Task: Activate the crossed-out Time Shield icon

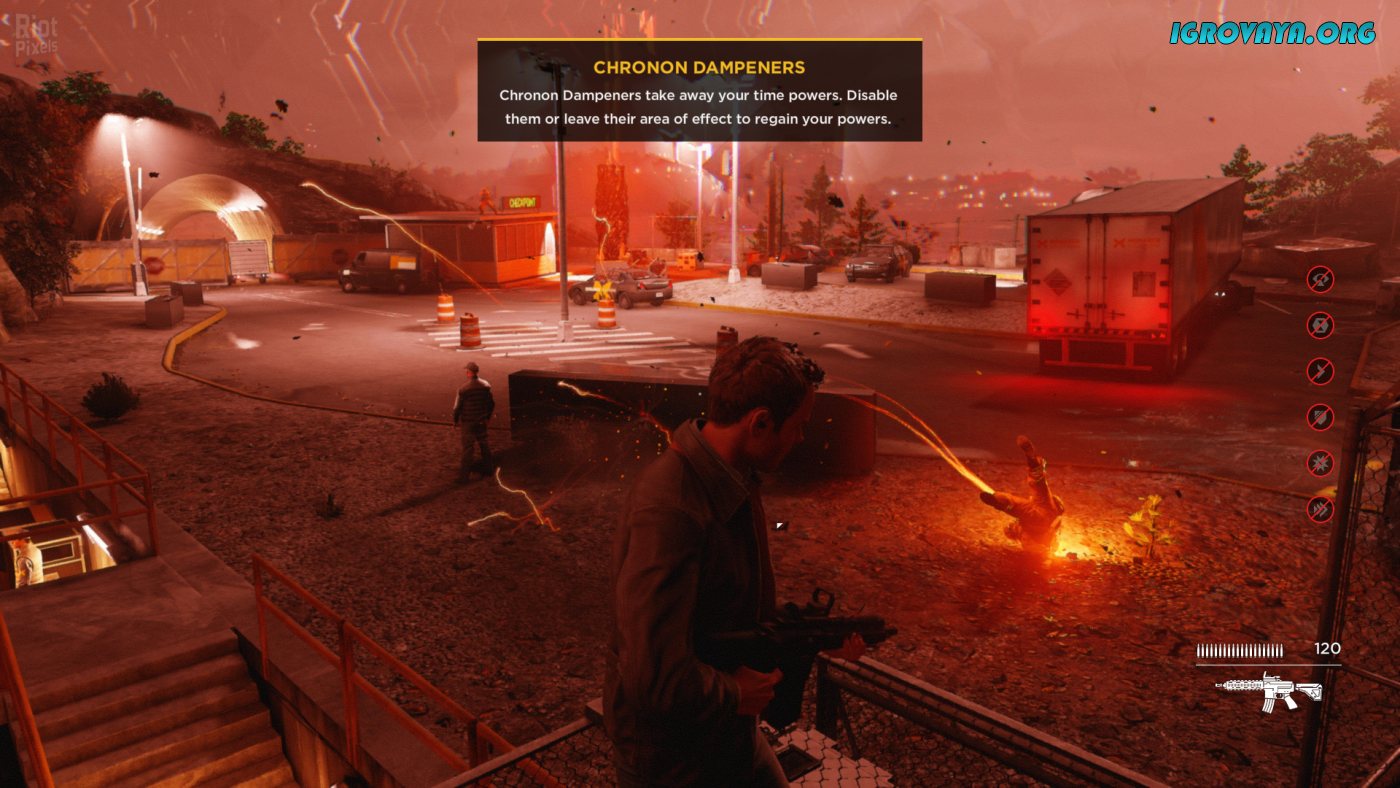Action: point(1320,417)
